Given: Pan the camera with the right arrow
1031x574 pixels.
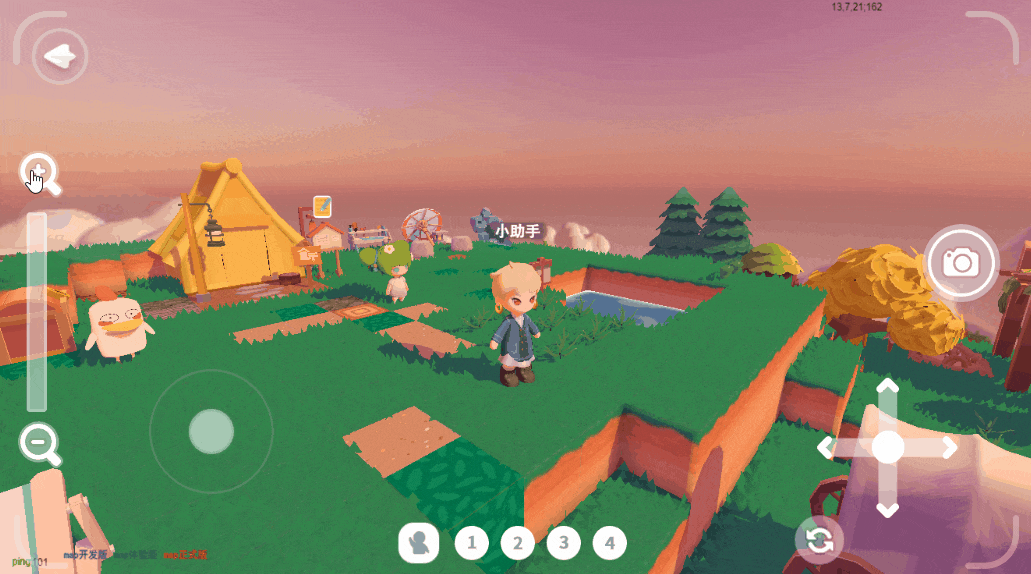Looking at the screenshot, I should click(x=949, y=448).
